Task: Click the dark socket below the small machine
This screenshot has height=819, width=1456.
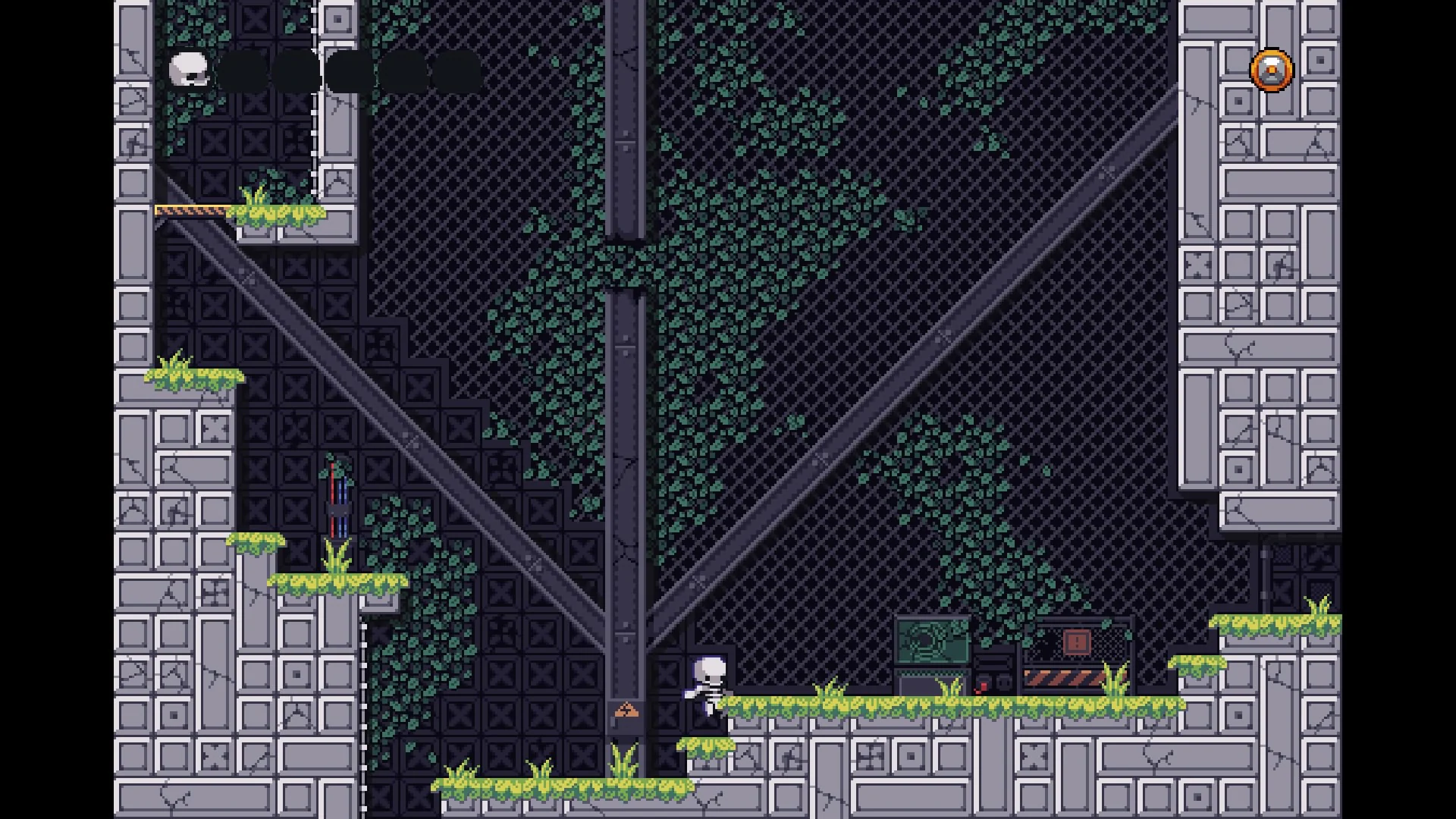Action: (1005, 682)
